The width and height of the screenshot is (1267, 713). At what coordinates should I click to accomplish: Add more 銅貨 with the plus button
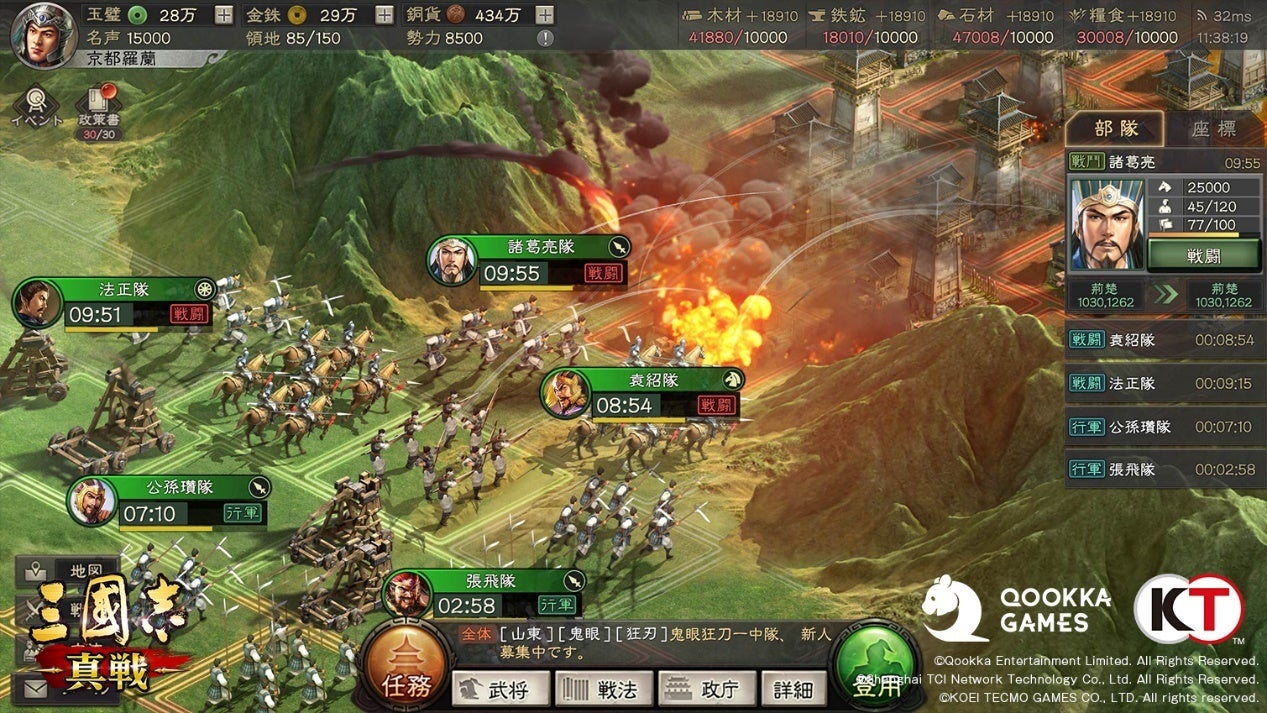point(544,15)
